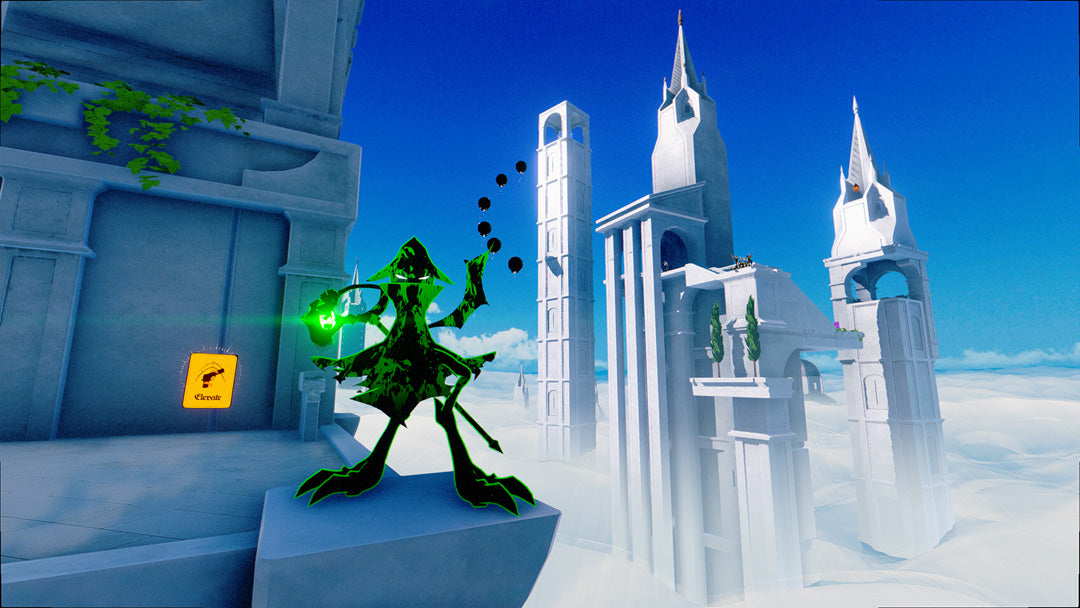
Task: Activate the yellow Elevate prompt card
Action: (x=210, y=380)
